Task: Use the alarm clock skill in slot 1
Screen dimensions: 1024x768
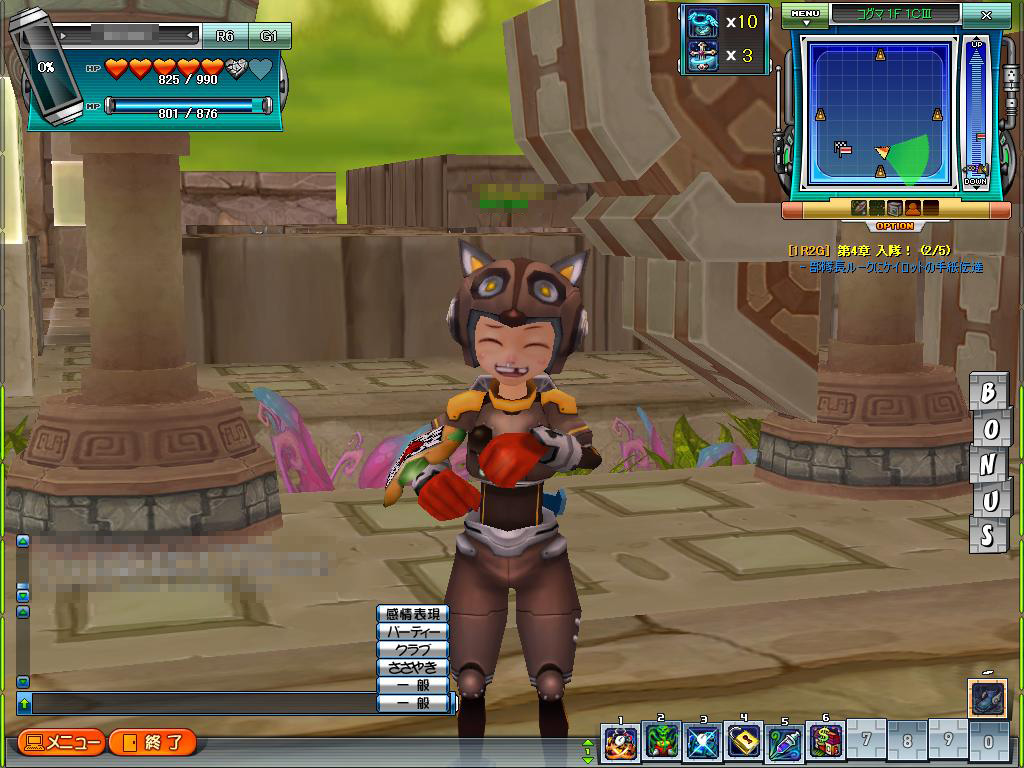Action: tap(620, 743)
